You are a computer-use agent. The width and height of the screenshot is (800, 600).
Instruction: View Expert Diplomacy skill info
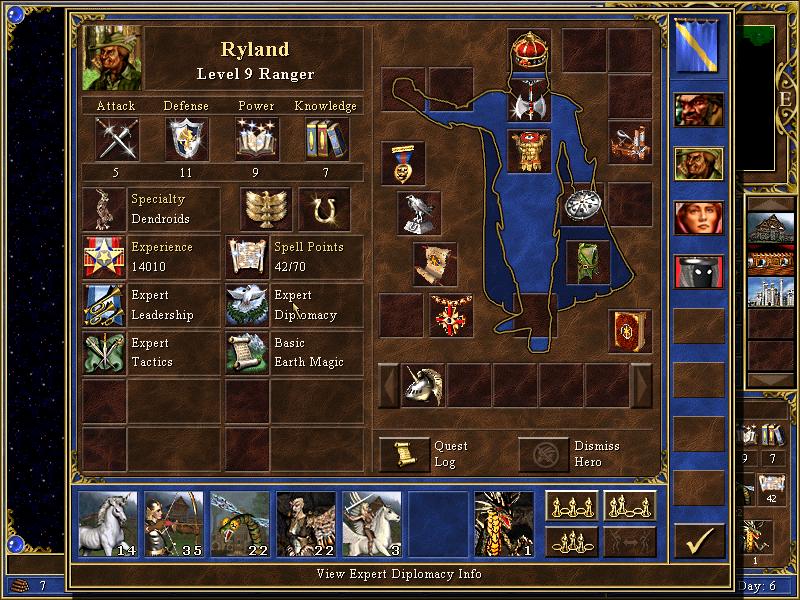[x=247, y=305]
